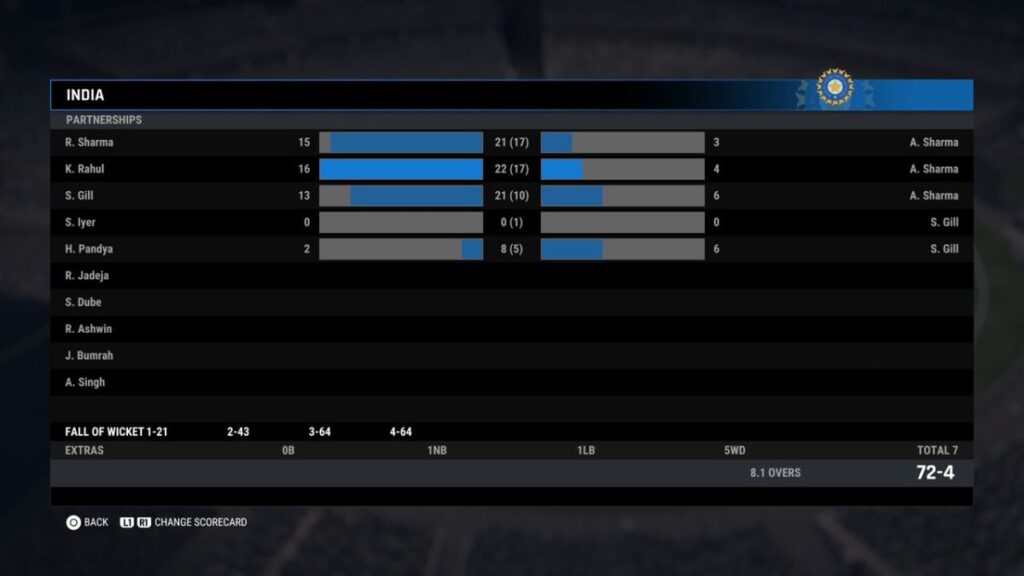Viewport: 1024px width, 576px height.
Task: Choose the S. Iyer partnership row
Action: 511,222
